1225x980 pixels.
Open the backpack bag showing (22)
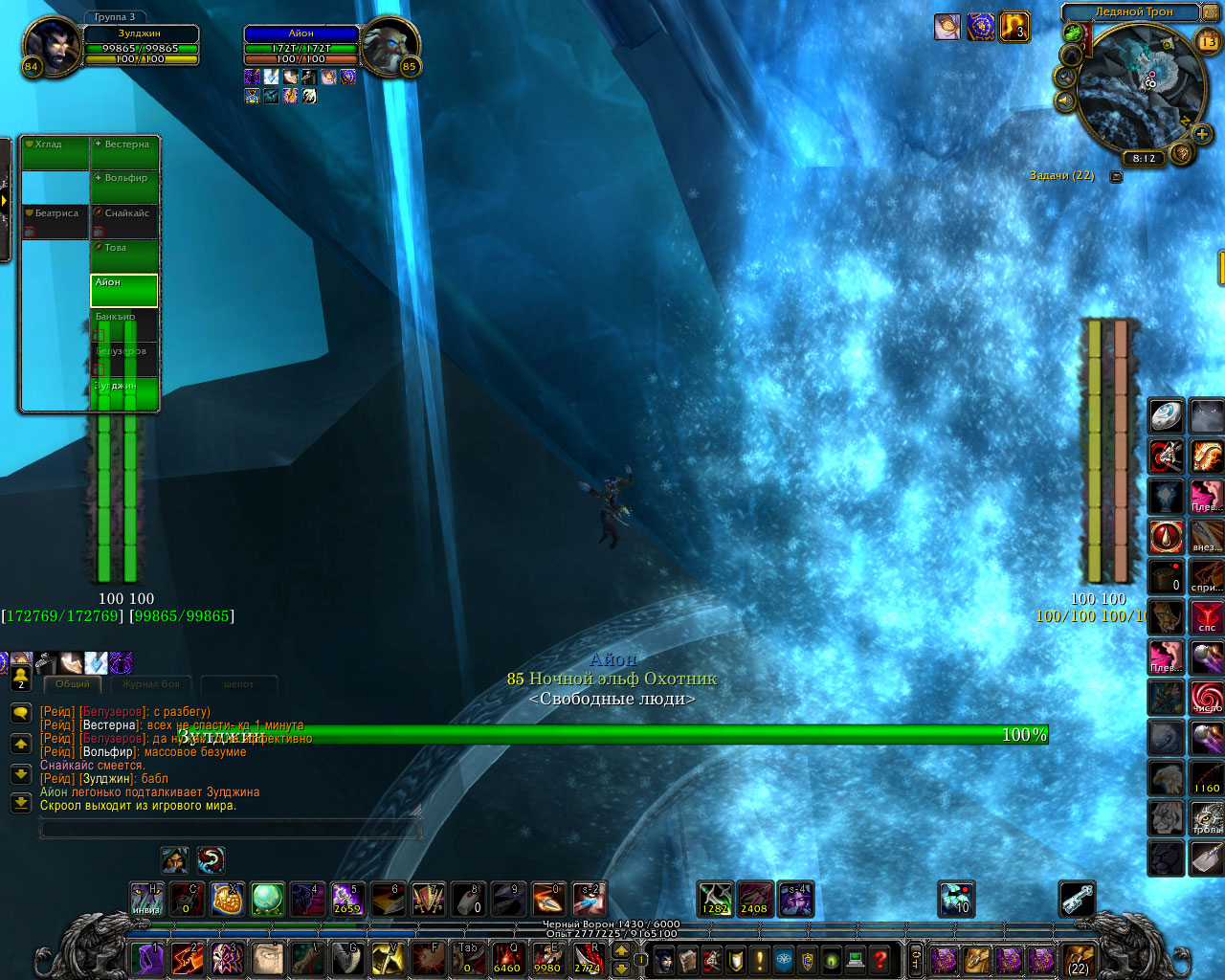[x=1079, y=958]
